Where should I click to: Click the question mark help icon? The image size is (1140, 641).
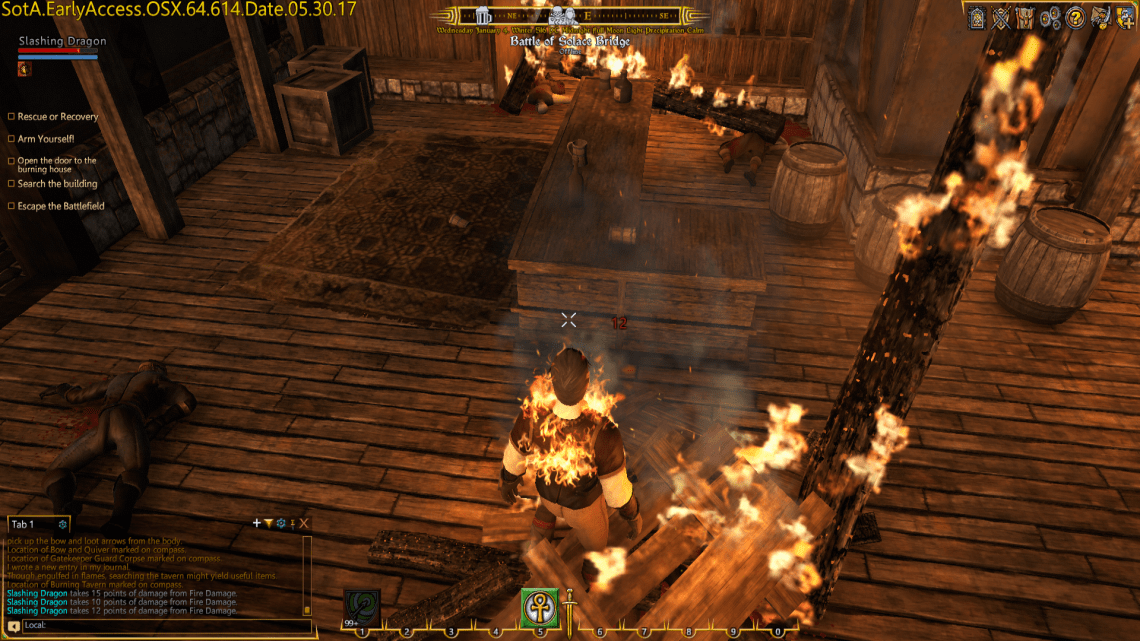[1075, 16]
